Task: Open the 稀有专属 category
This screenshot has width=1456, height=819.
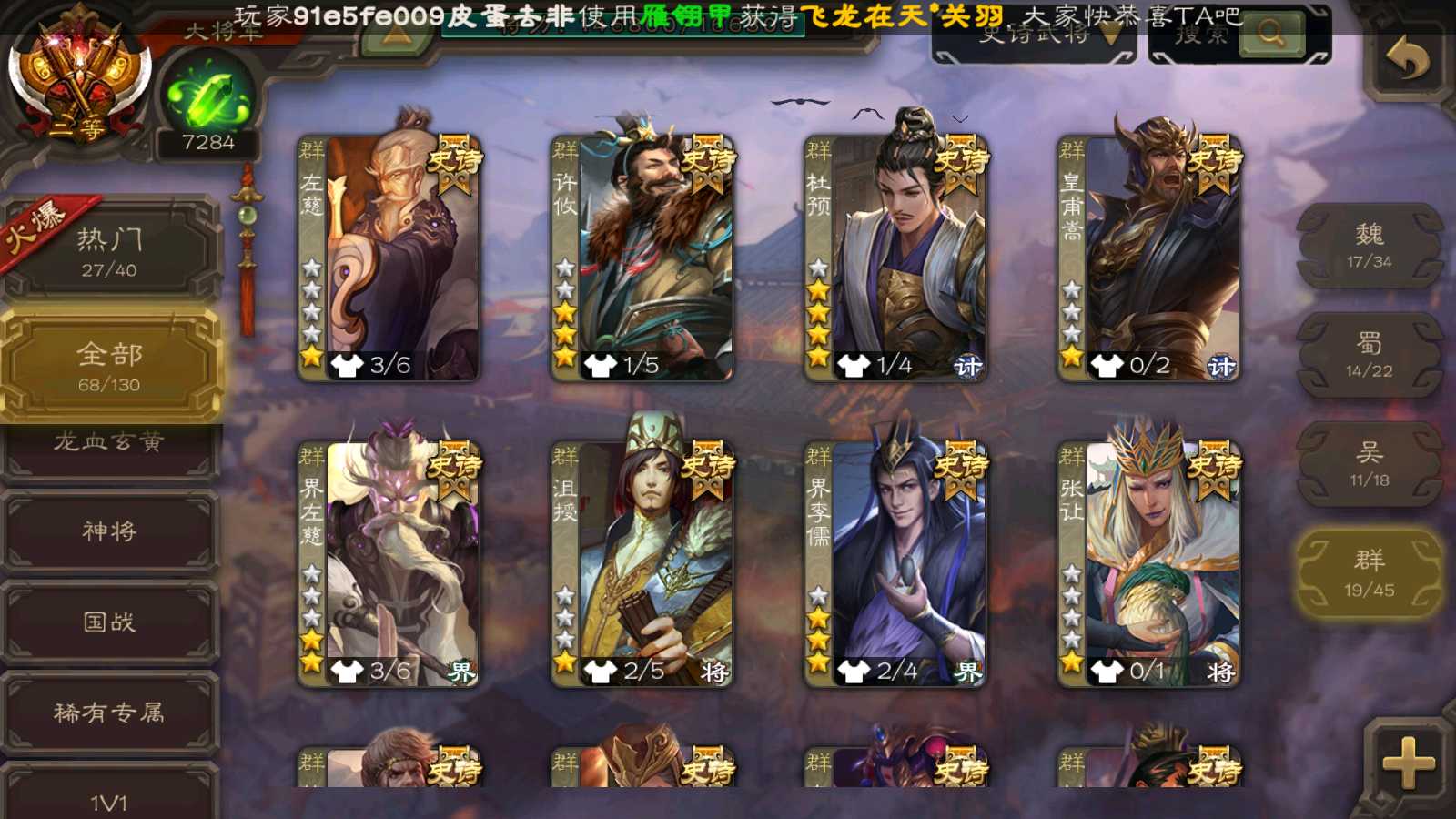Action: coord(109,713)
